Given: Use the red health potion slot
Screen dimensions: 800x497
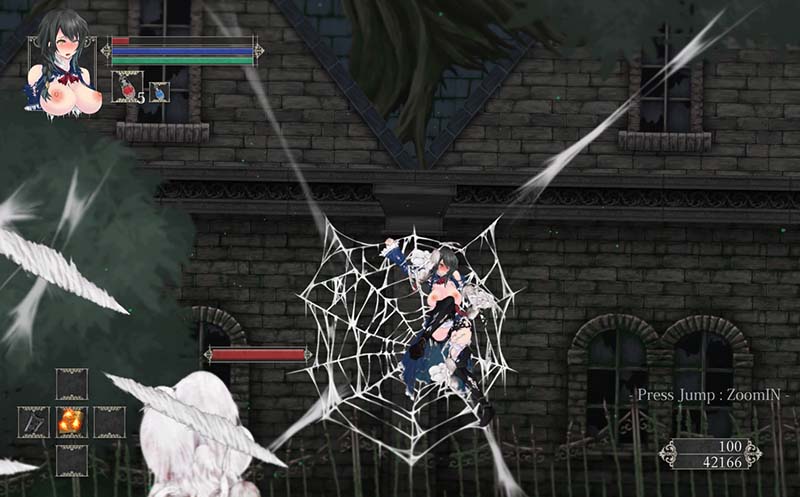Looking at the screenshot, I should [126, 88].
